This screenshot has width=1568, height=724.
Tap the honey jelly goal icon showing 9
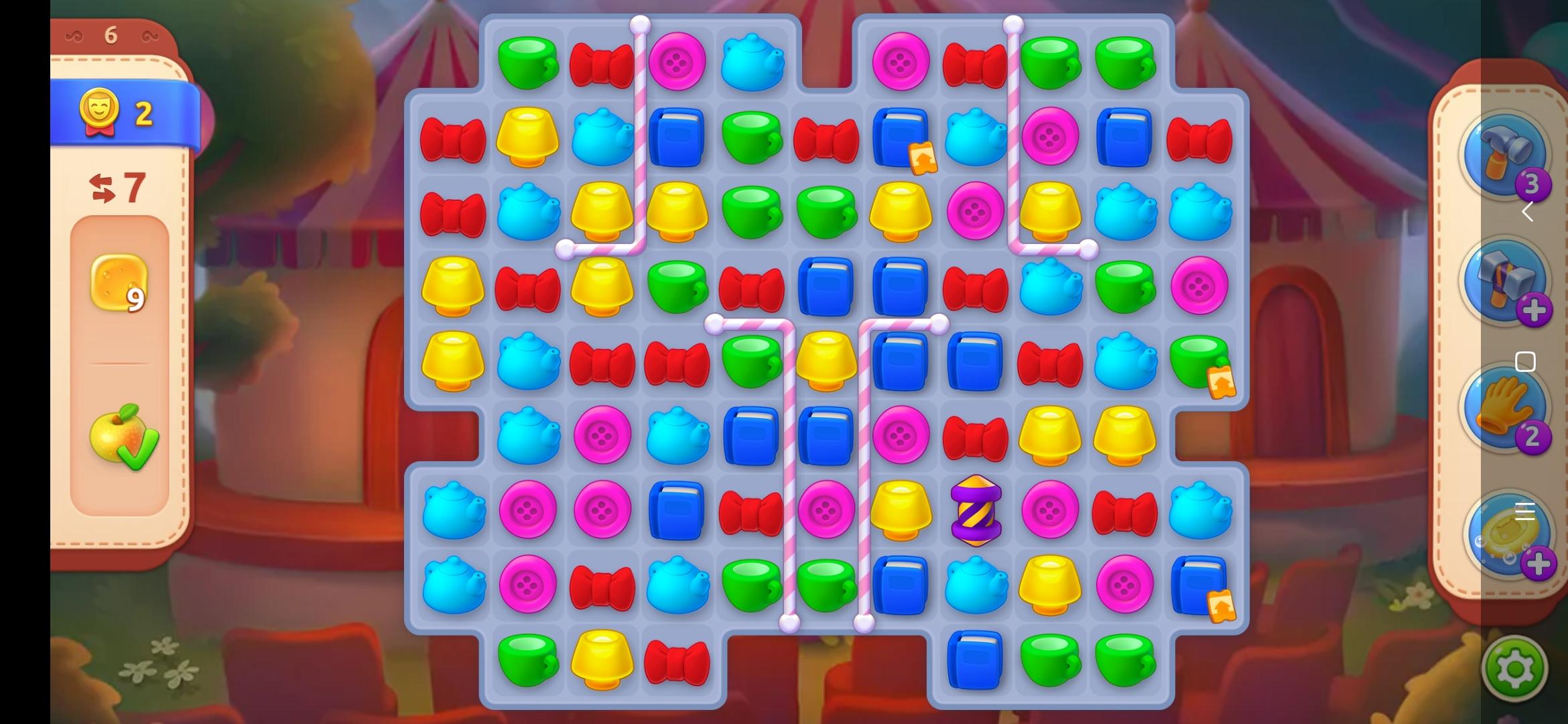[119, 285]
